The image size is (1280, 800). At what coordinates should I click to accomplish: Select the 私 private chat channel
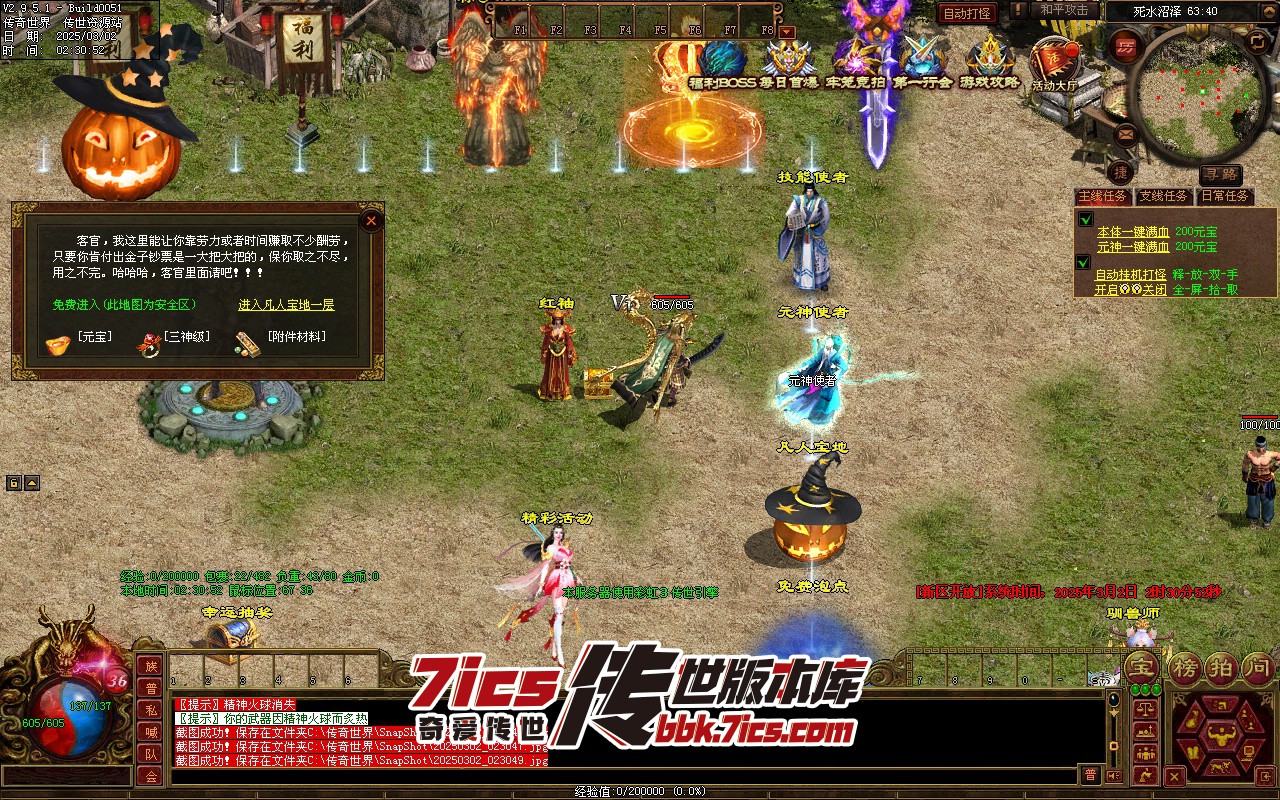coord(151,710)
